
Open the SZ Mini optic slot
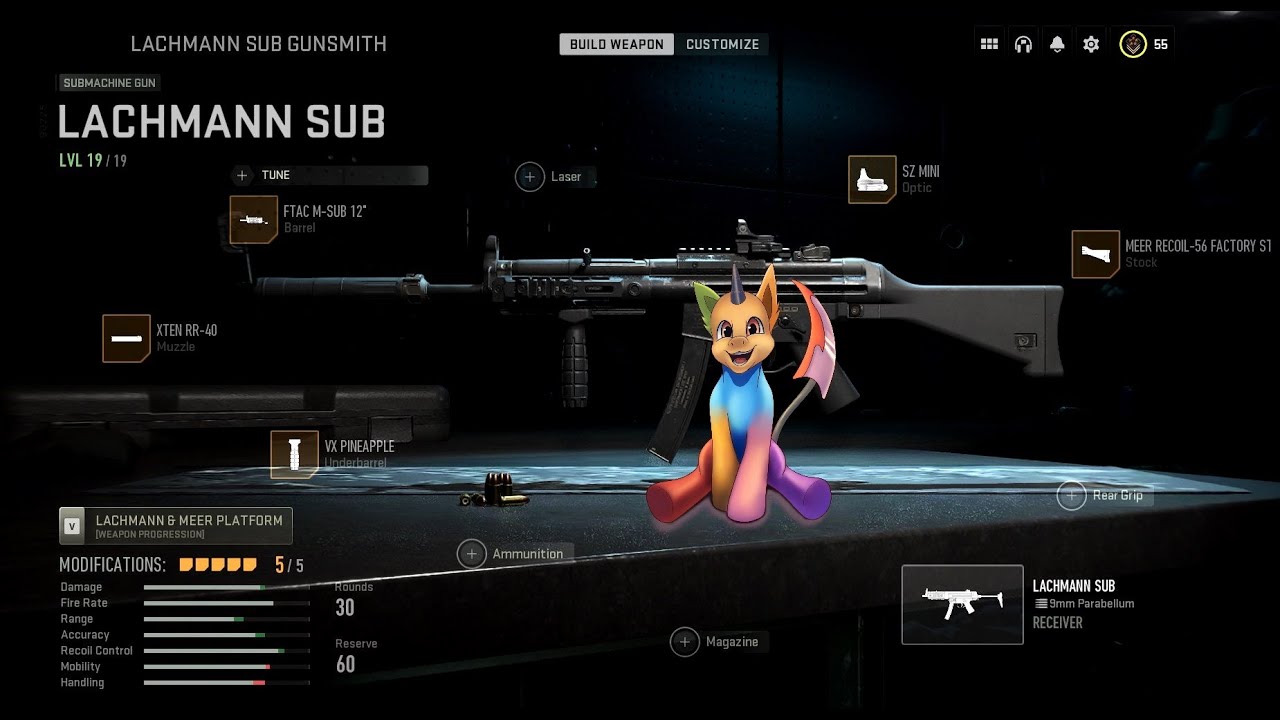(x=872, y=180)
